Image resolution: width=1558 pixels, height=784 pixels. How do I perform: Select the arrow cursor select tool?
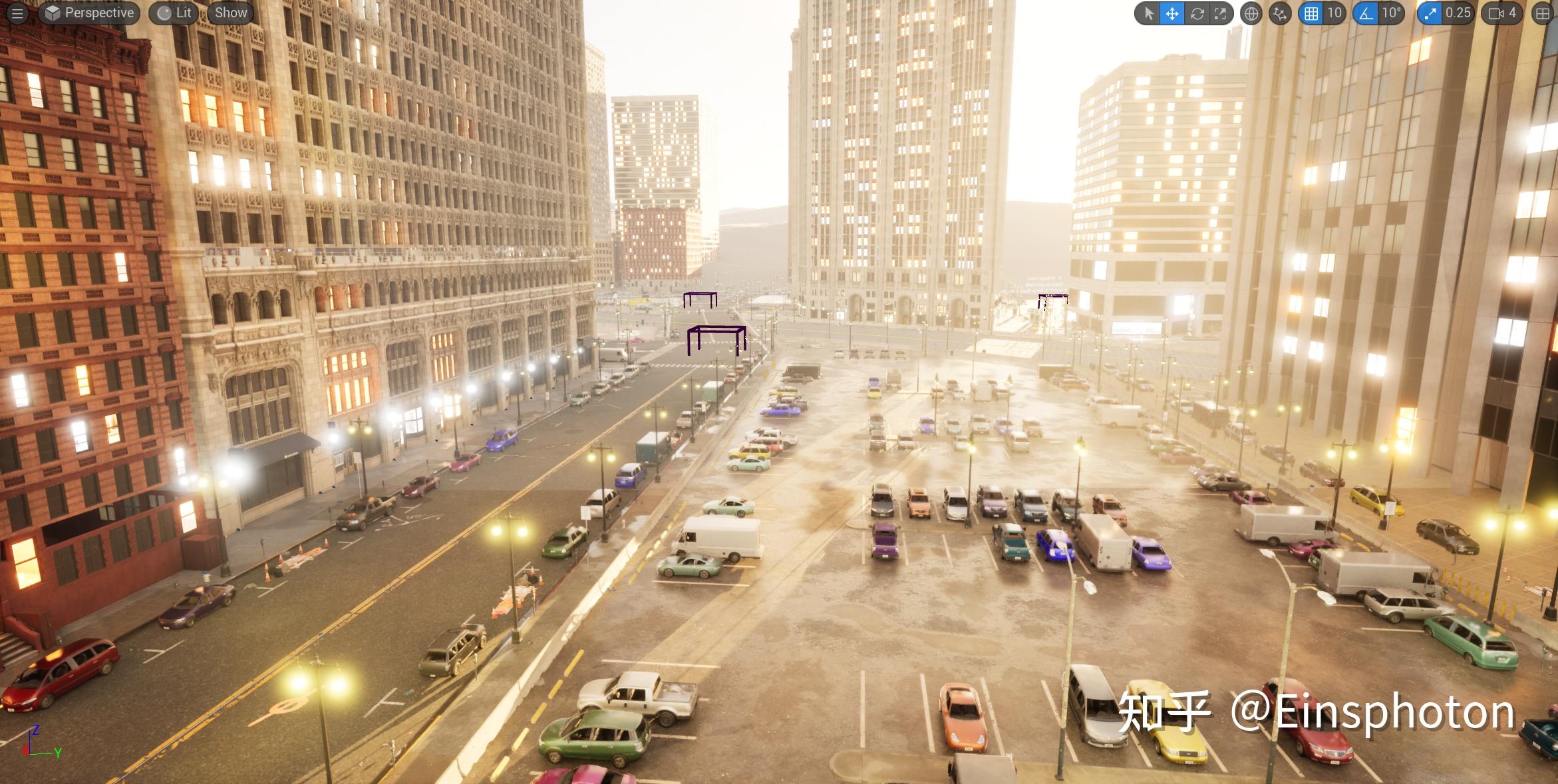[1148, 13]
